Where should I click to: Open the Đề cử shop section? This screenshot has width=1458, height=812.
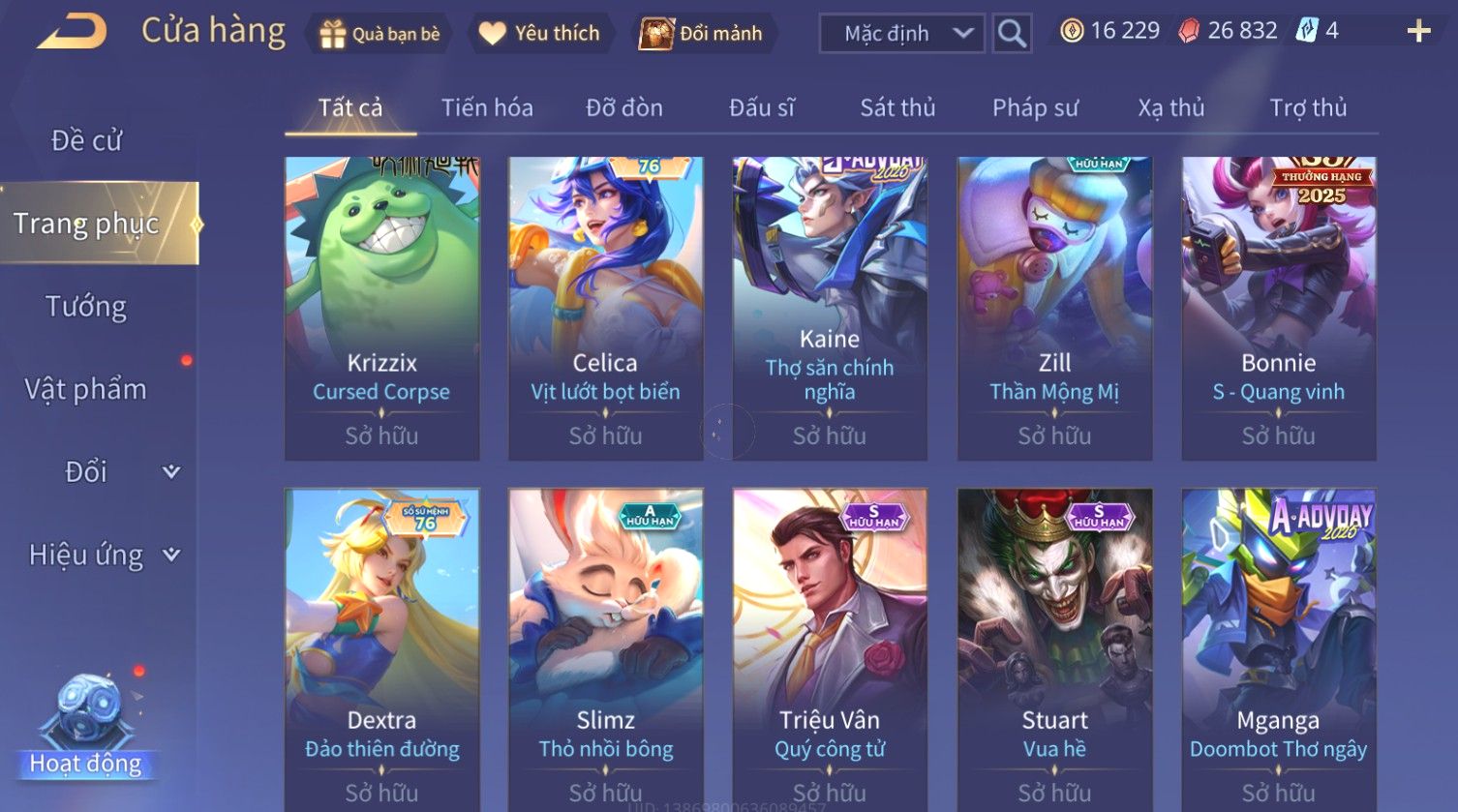coord(86,140)
